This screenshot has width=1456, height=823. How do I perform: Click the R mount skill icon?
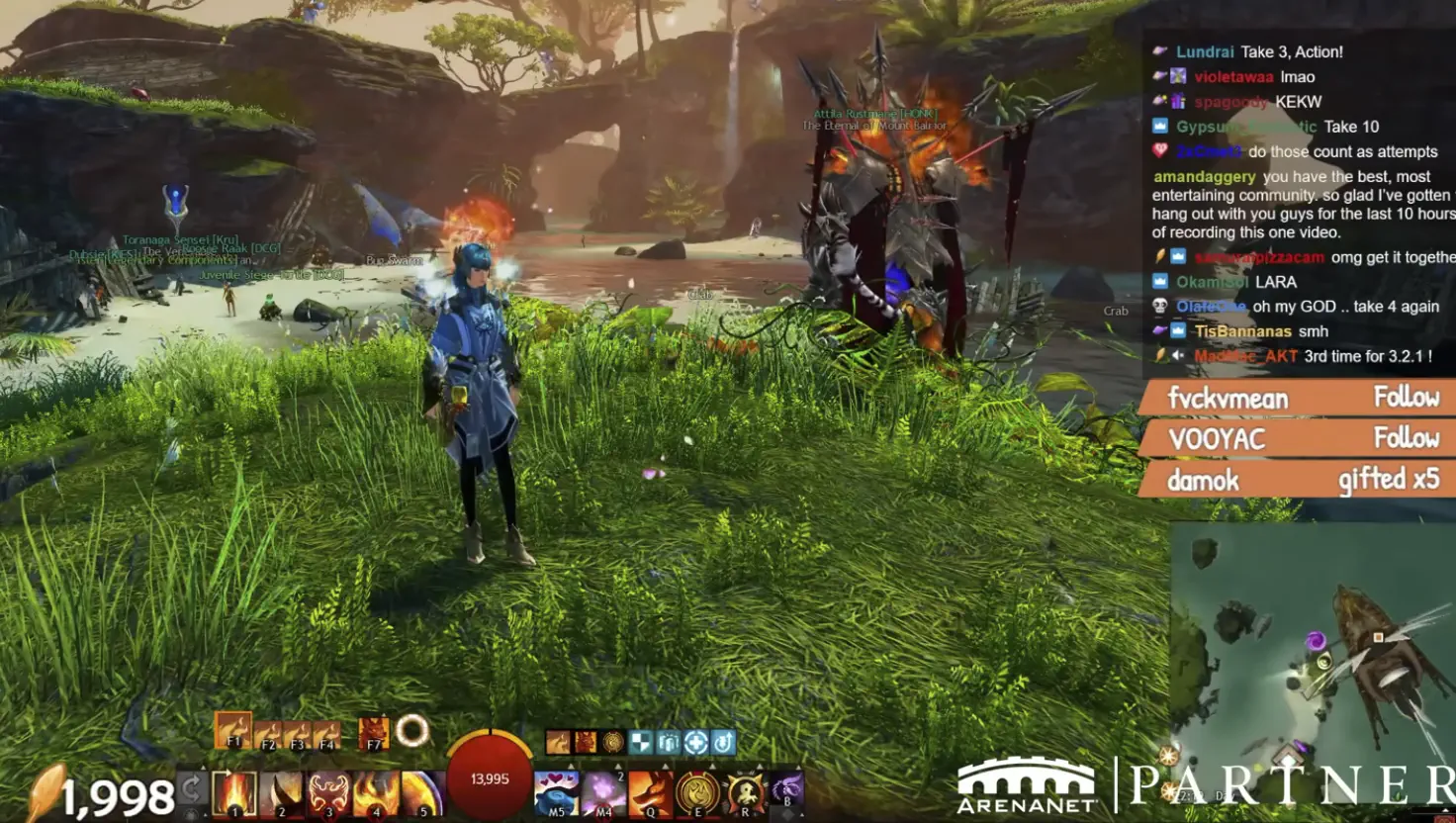pyautogui.click(x=745, y=794)
